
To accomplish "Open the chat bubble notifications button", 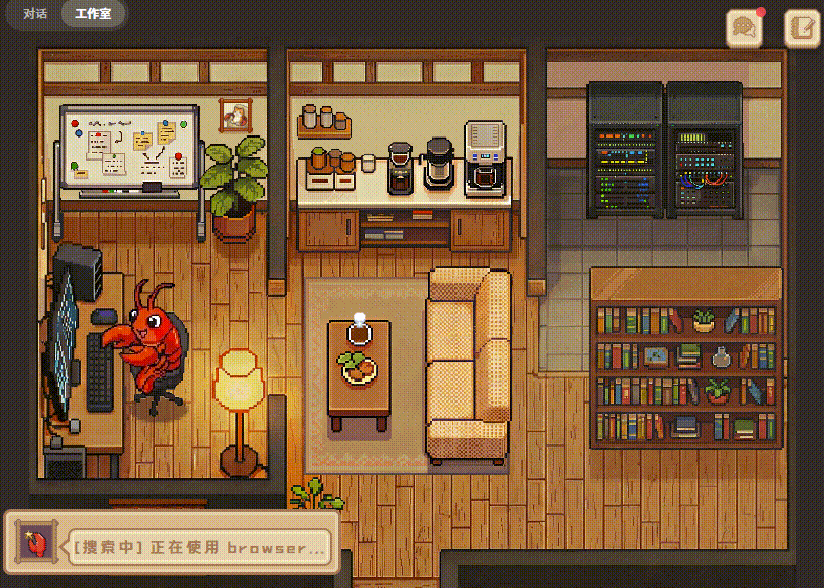I will coord(743,29).
